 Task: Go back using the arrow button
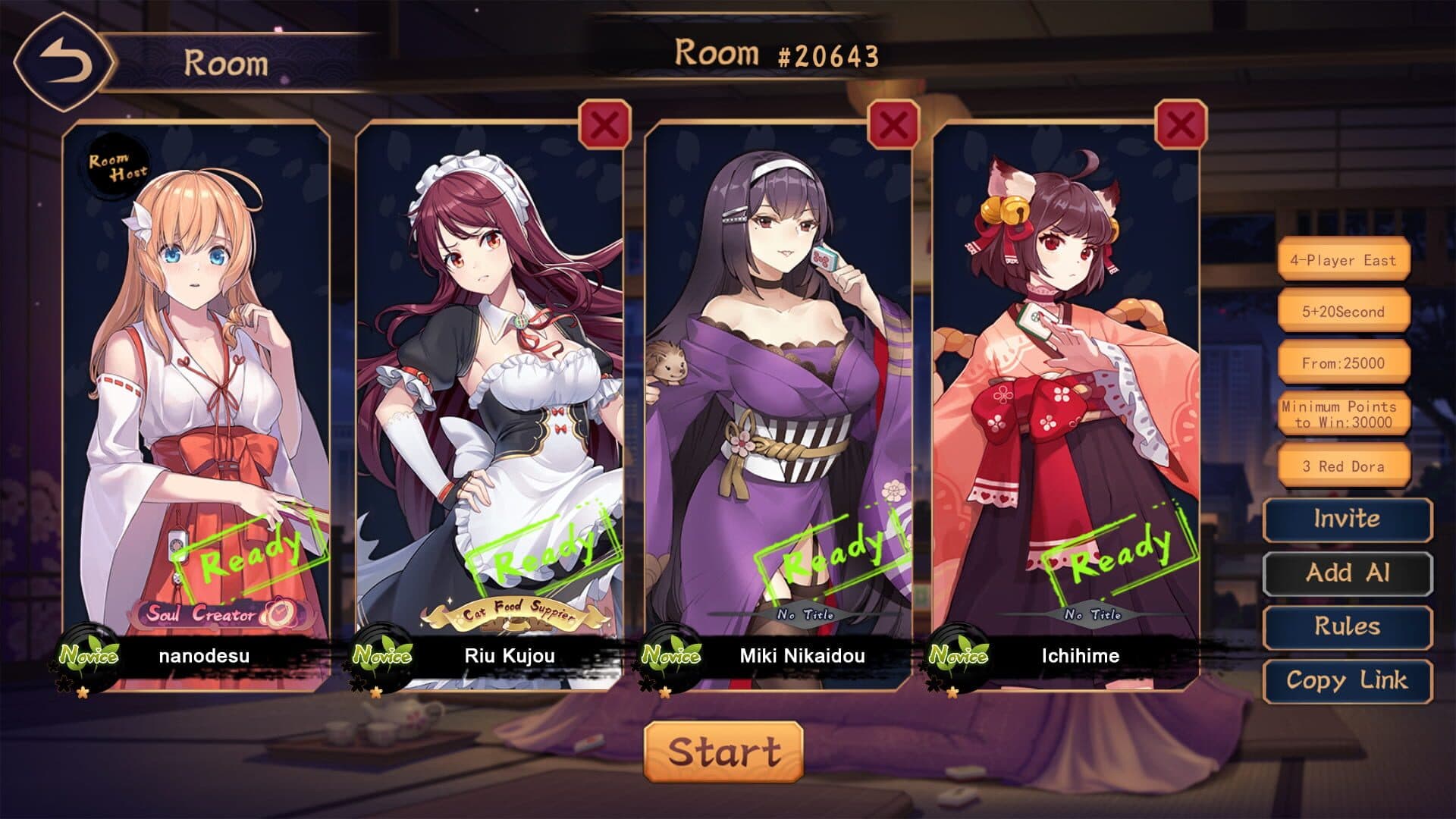click(x=64, y=62)
